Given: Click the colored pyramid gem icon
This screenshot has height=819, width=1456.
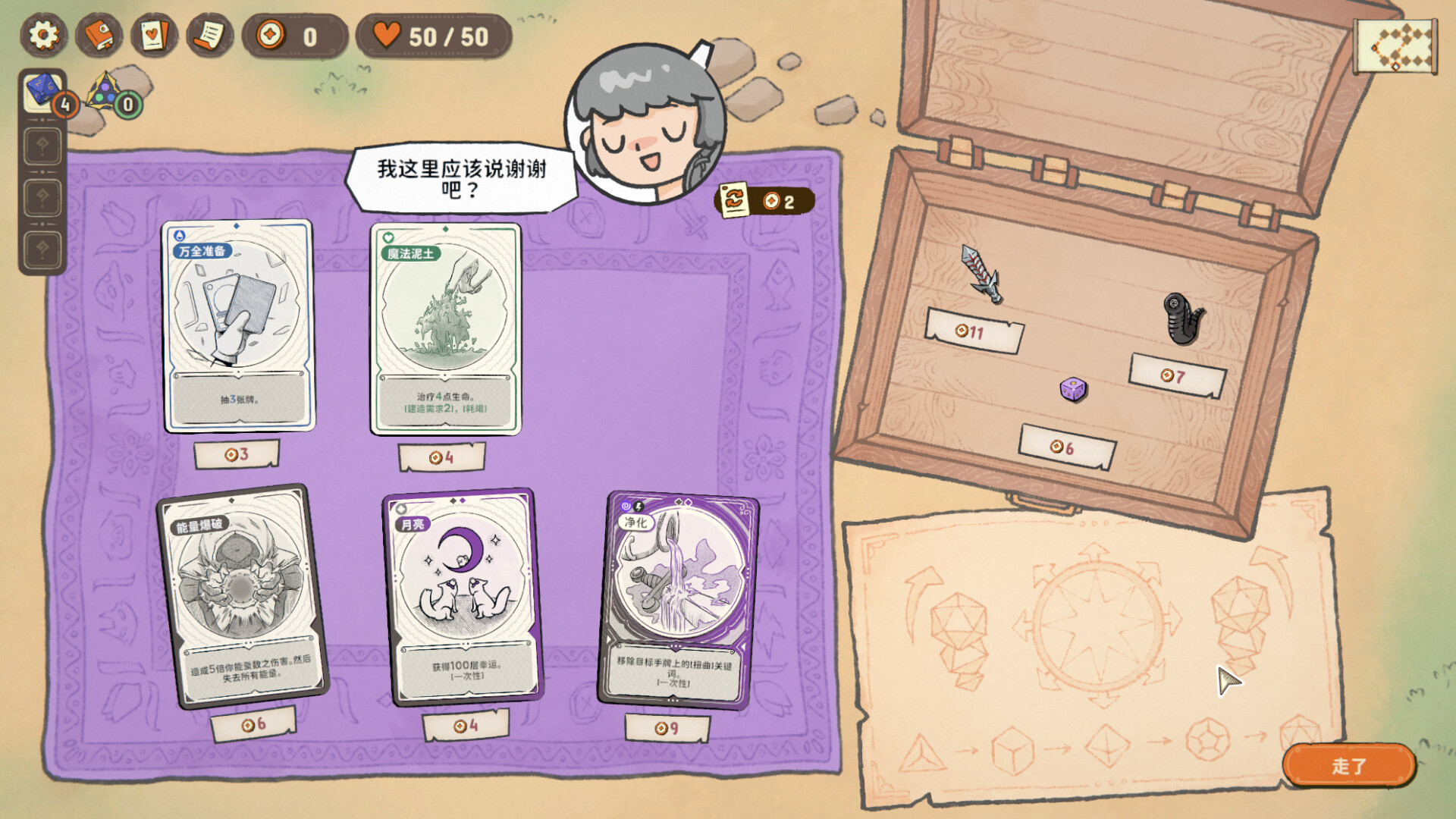Looking at the screenshot, I should (x=105, y=93).
